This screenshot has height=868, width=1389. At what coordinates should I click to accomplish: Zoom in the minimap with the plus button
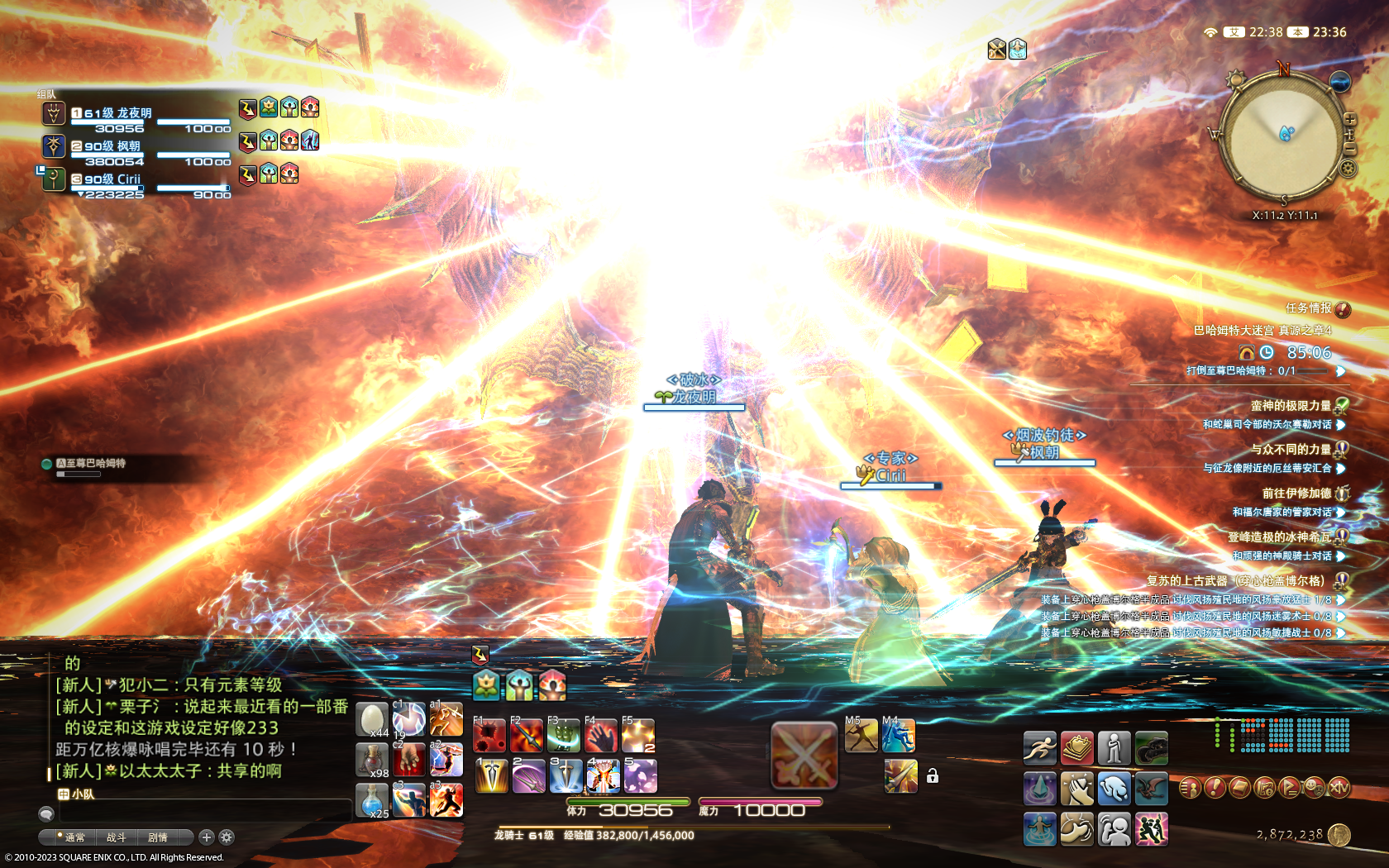(1349, 120)
